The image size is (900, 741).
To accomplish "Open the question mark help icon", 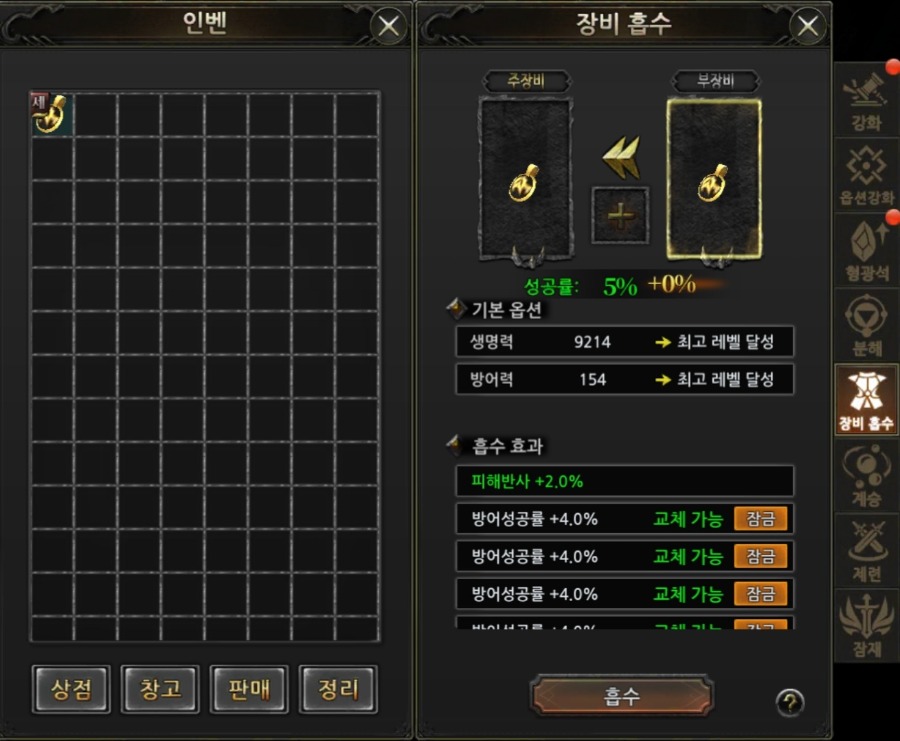I will 789,702.
